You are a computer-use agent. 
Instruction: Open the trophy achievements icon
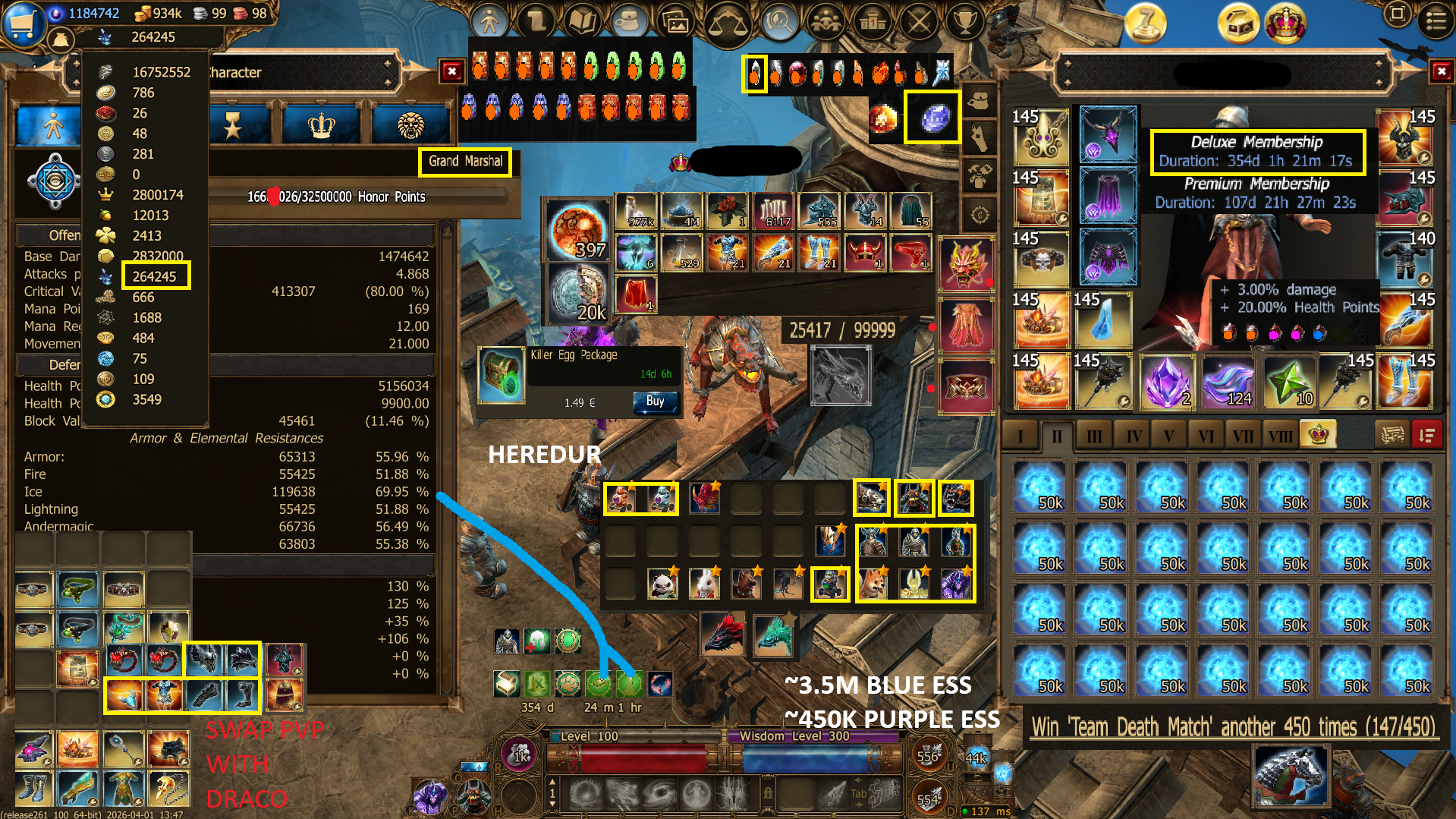pyautogui.click(x=964, y=21)
